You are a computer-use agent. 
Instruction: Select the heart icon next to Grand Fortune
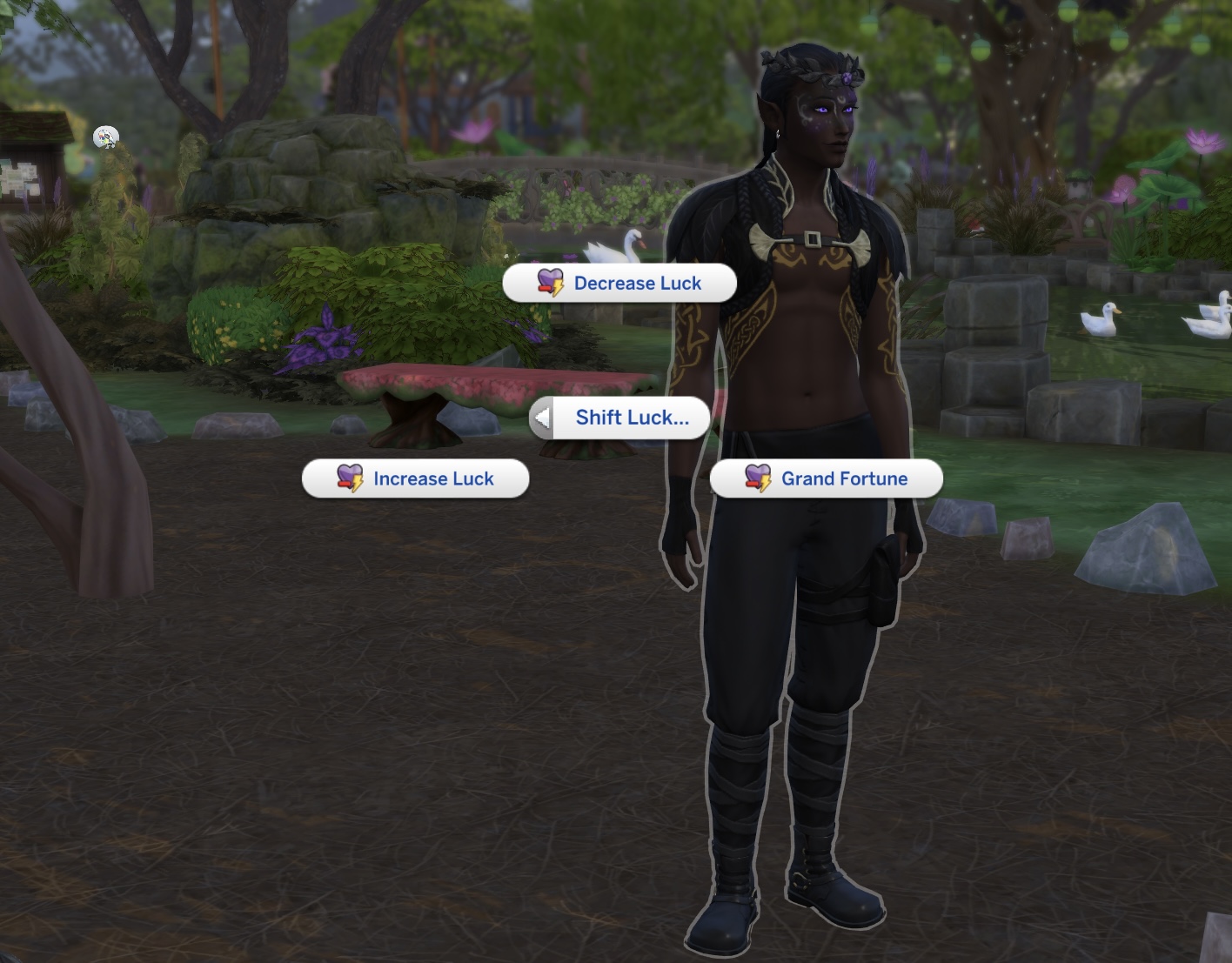point(755,478)
